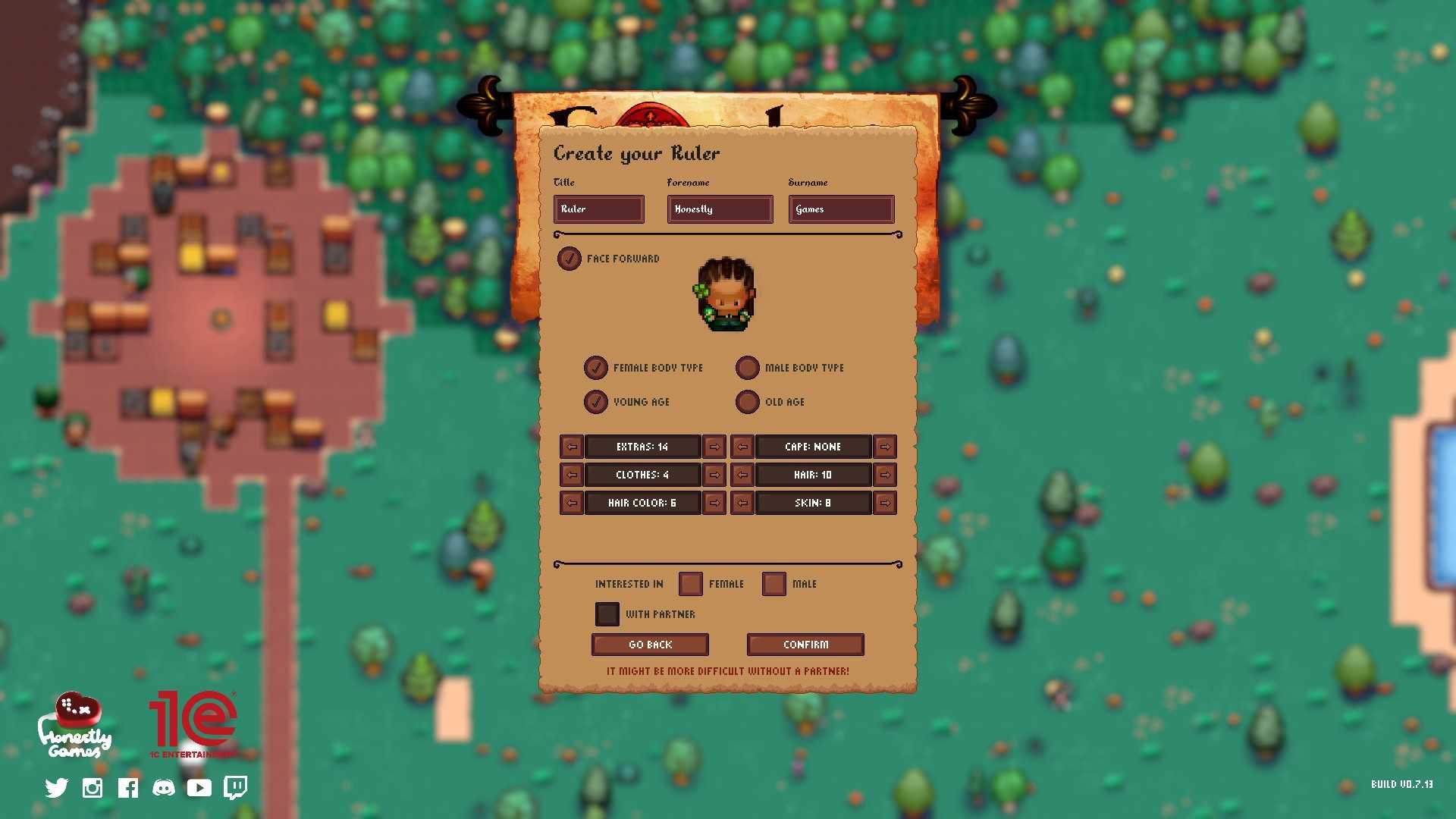Cycle Hair Color to a different shade
Viewport: 1456px width, 819px height.
[x=714, y=502]
